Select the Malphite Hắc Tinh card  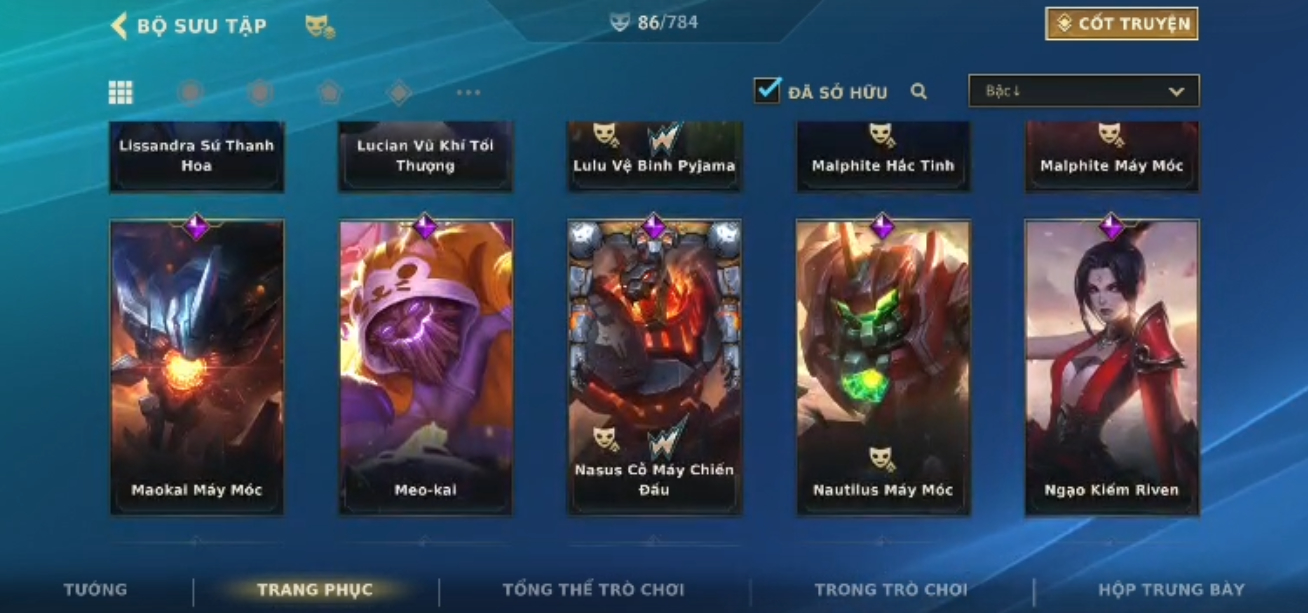(883, 156)
